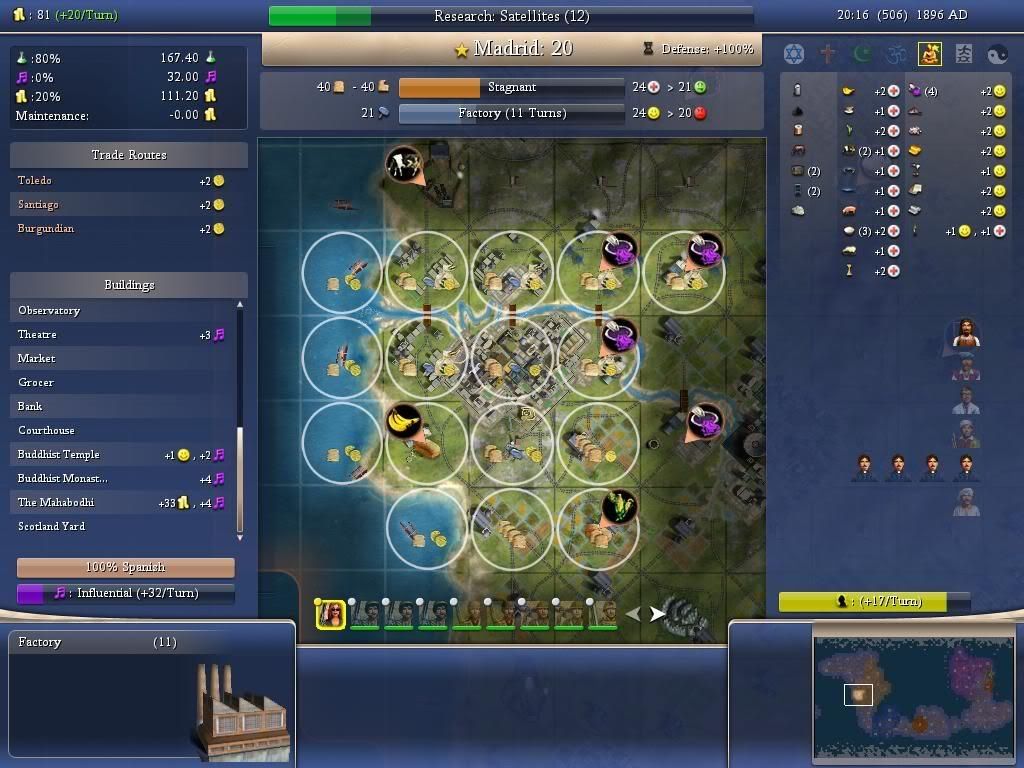Click the white right arrow beside units
Viewport: 1024px width, 768px height.
[x=657, y=614]
